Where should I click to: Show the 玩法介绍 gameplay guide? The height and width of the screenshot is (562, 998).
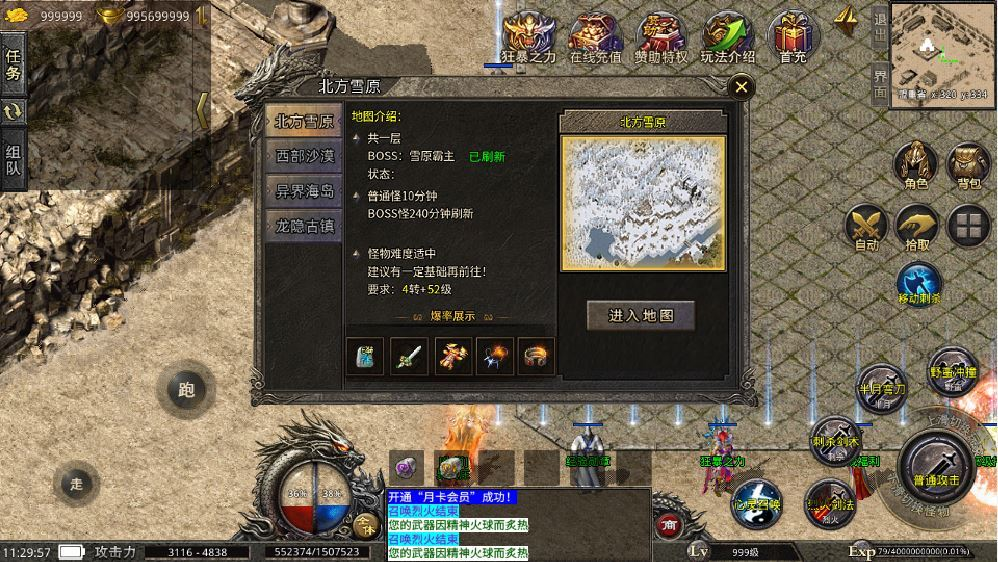(727, 36)
